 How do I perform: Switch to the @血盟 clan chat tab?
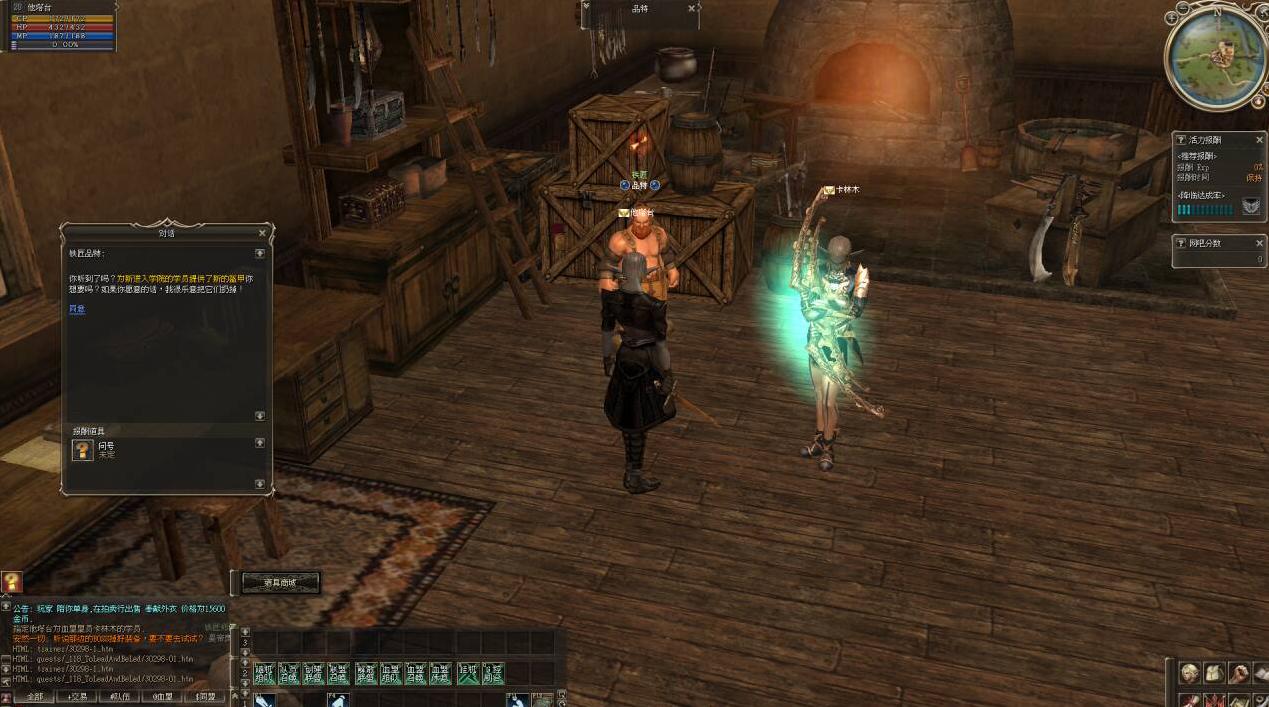(x=162, y=696)
